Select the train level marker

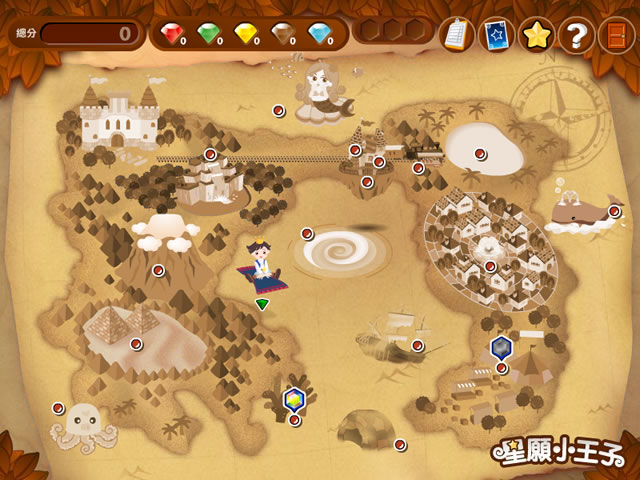418,167
